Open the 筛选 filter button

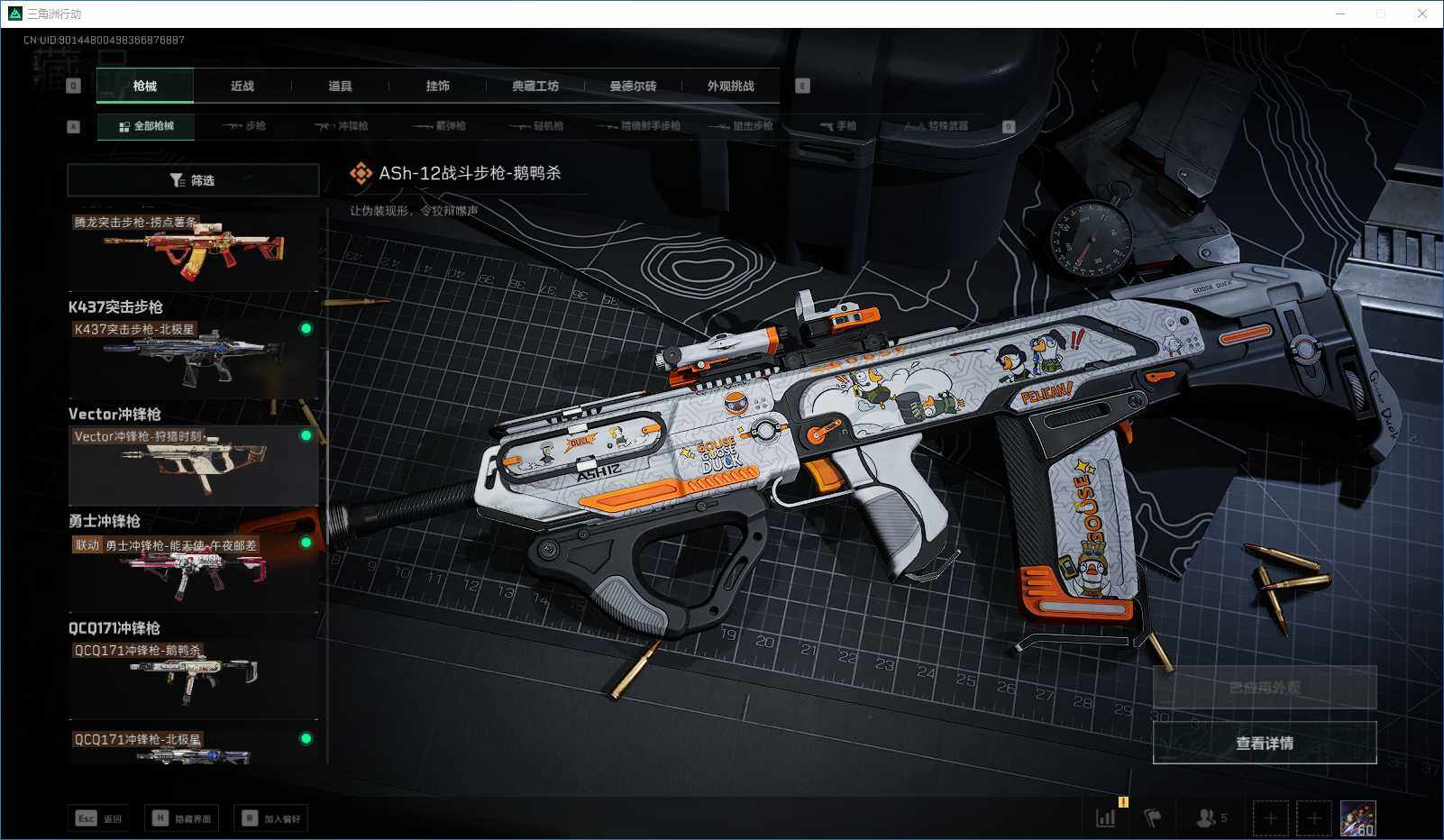pos(193,180)
